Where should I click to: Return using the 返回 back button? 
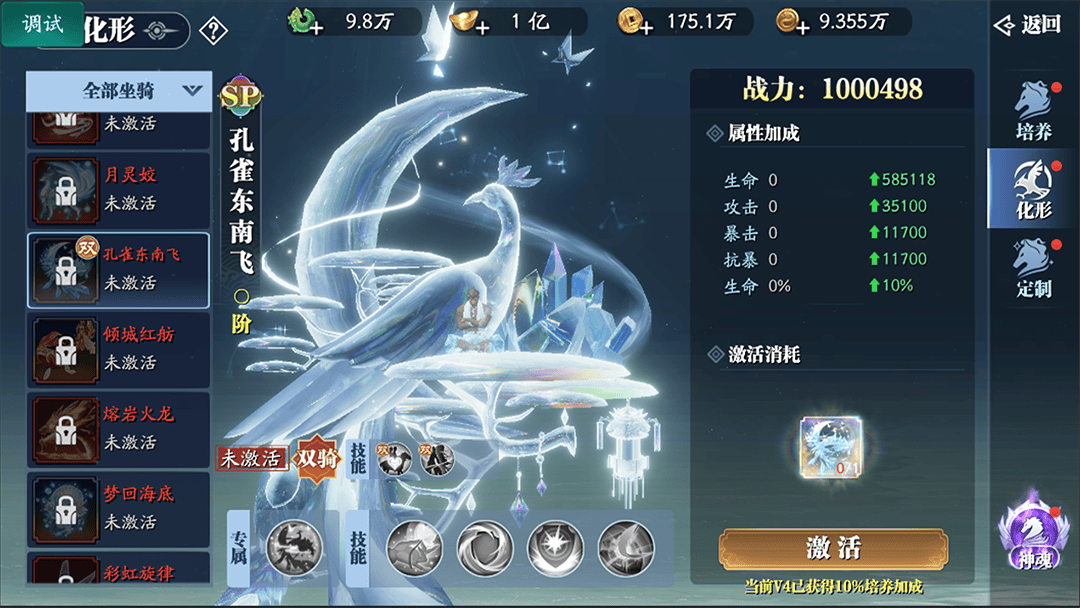tap(1027, 25)
